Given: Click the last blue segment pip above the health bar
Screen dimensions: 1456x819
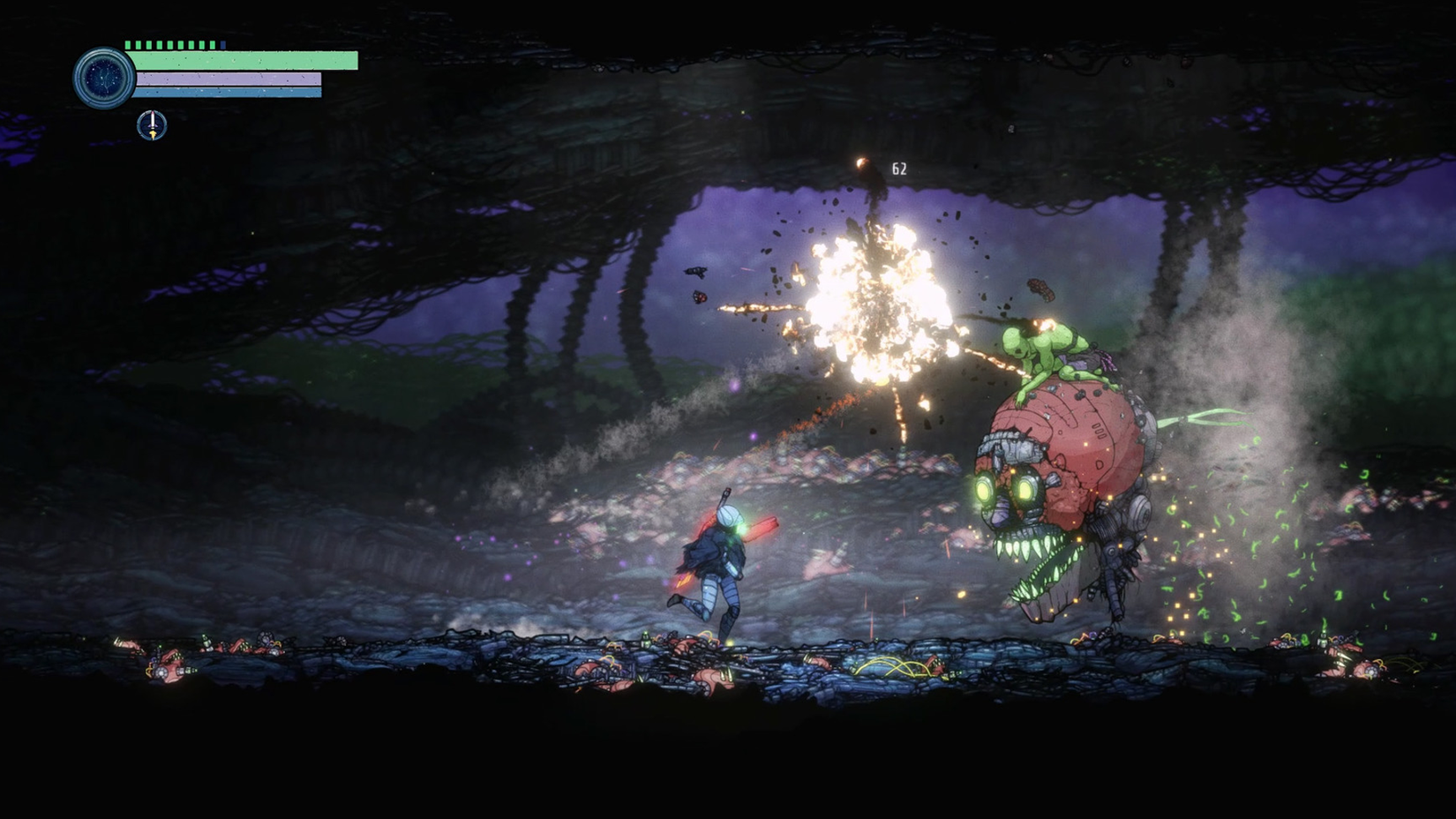Looking at the screenshot, I should click(x=223, y=44).
